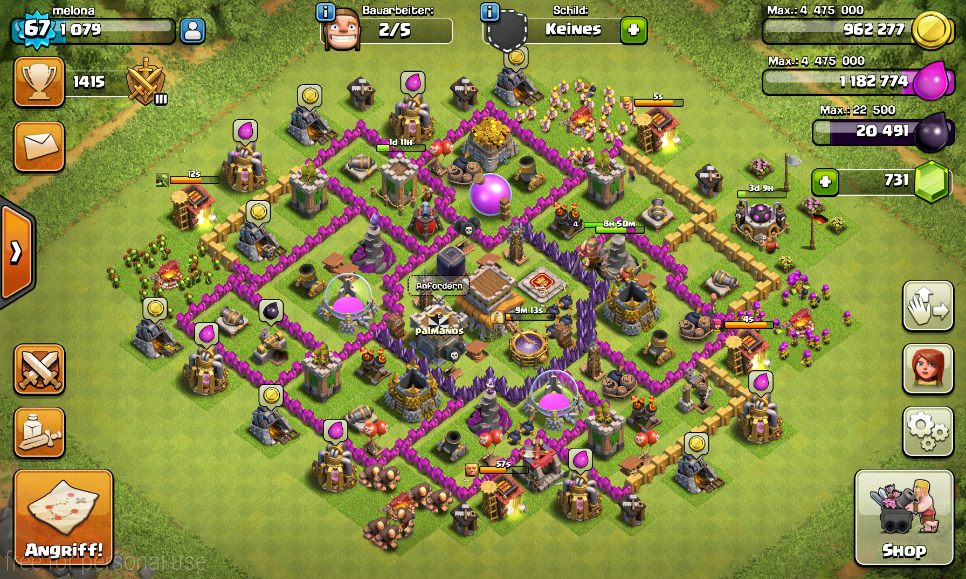Toggle the village edit hand button
The width and height of the screenshot is (966, 579).
coord(927,305)
